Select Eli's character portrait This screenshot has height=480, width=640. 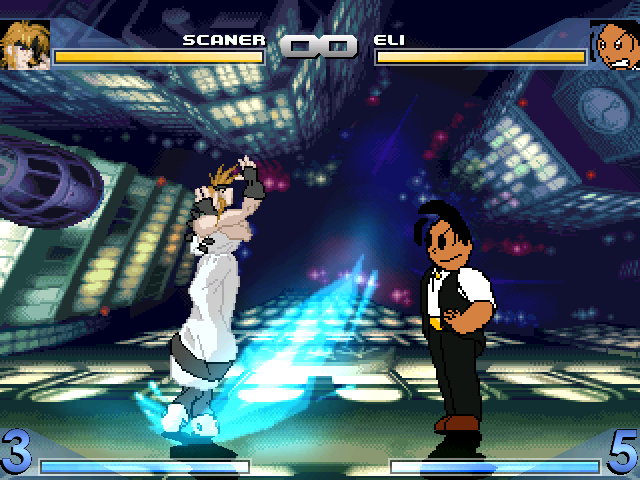(614, 44)
